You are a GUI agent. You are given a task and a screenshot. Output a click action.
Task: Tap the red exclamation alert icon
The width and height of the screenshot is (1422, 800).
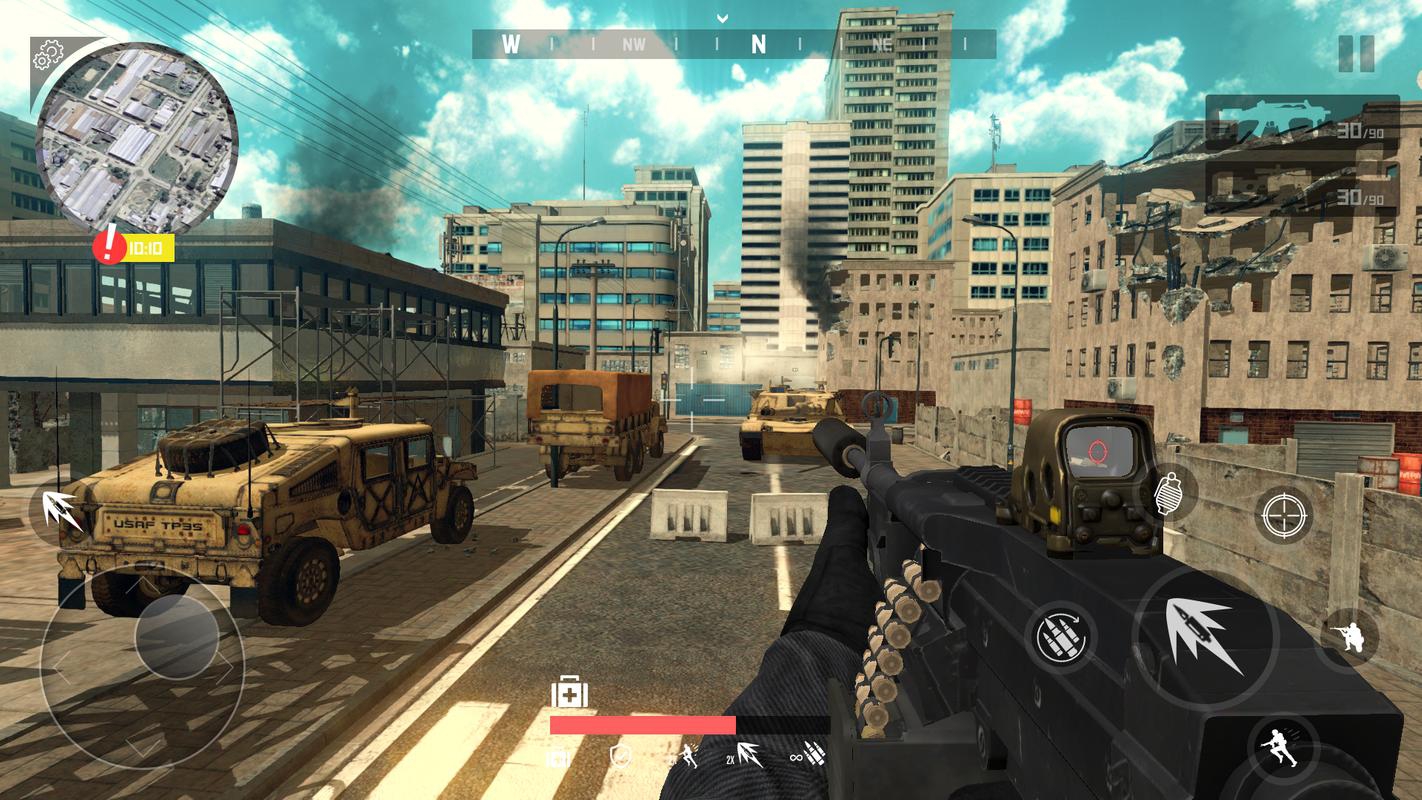click(x=110, y=246)
